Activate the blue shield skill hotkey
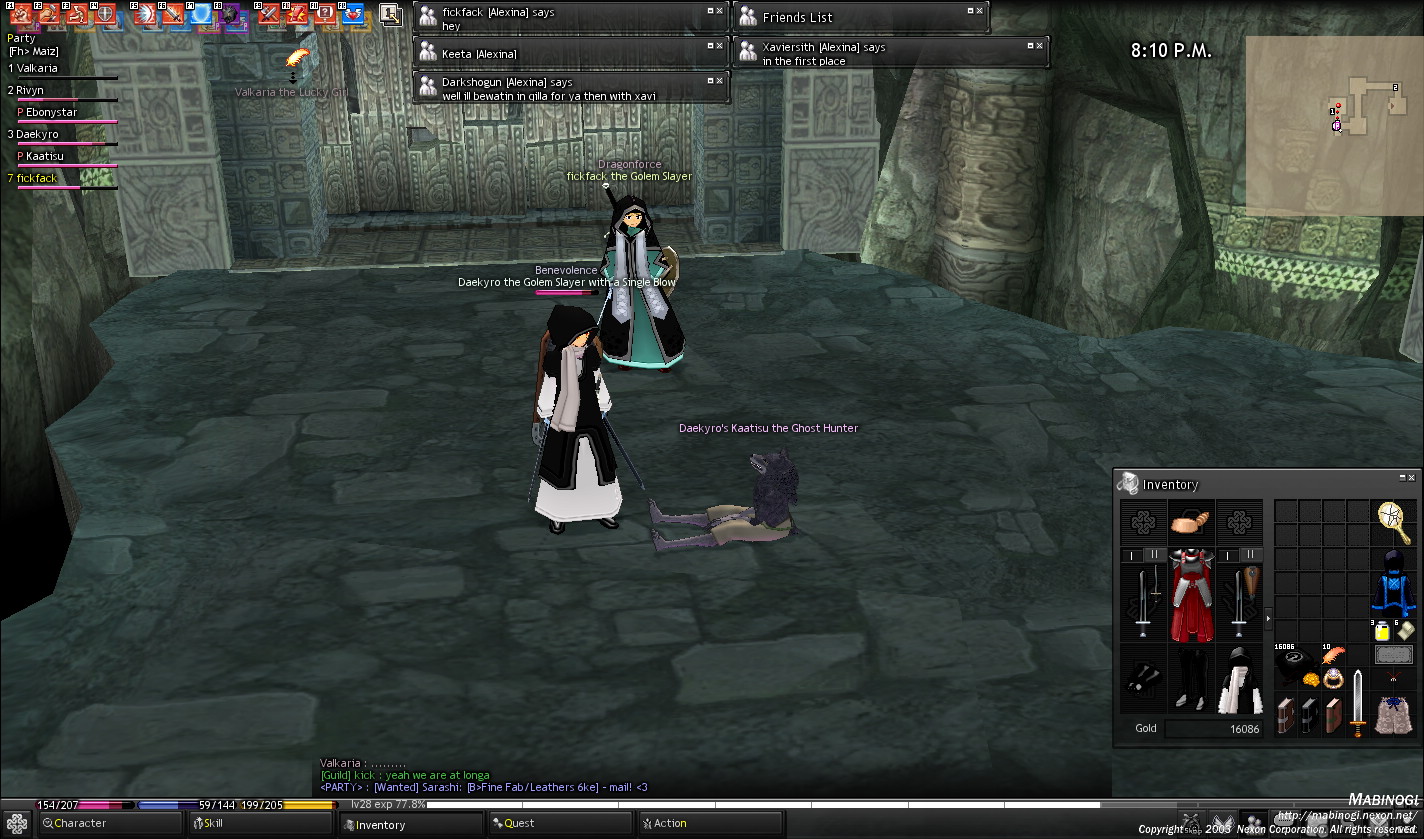Image resolution: width=1424 pixels, height=839 pixels. [x=203, y=14]
